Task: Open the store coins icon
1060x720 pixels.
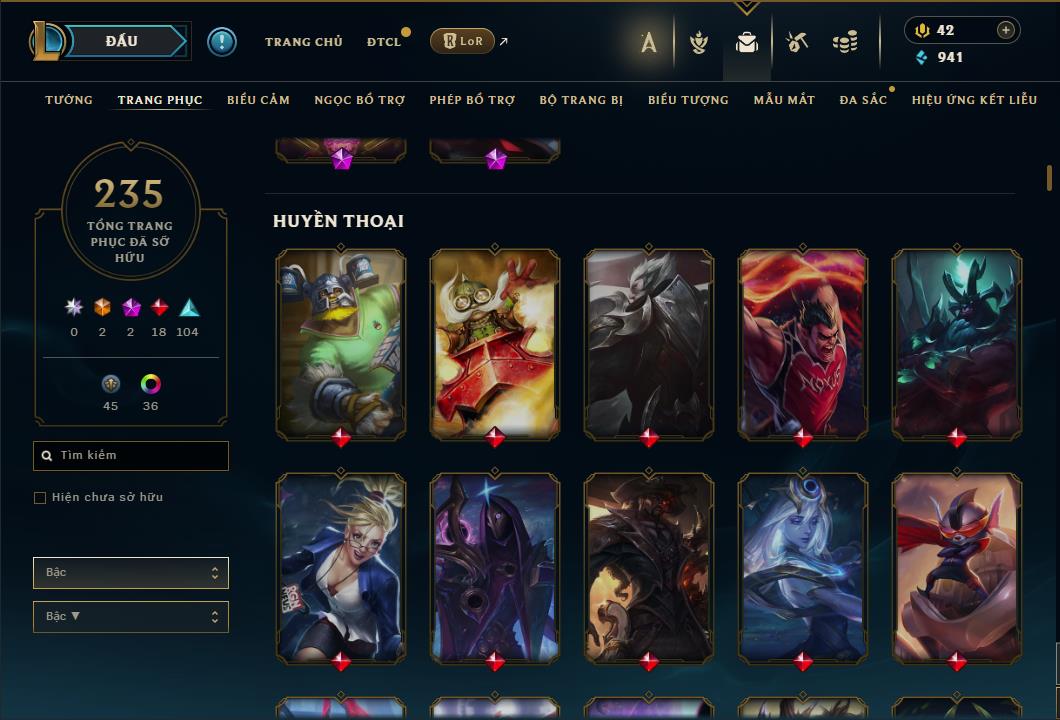Action: click(845, 42)
